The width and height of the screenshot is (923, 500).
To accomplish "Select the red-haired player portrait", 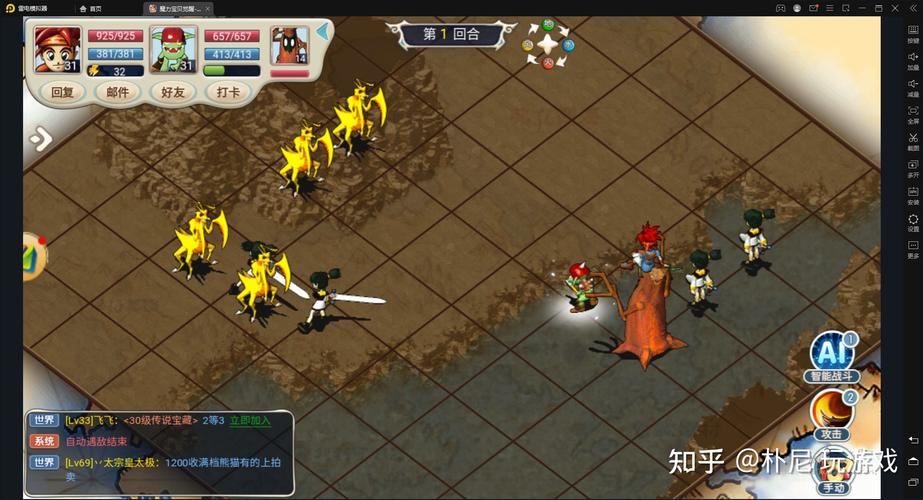I will [x=57, y=49].
